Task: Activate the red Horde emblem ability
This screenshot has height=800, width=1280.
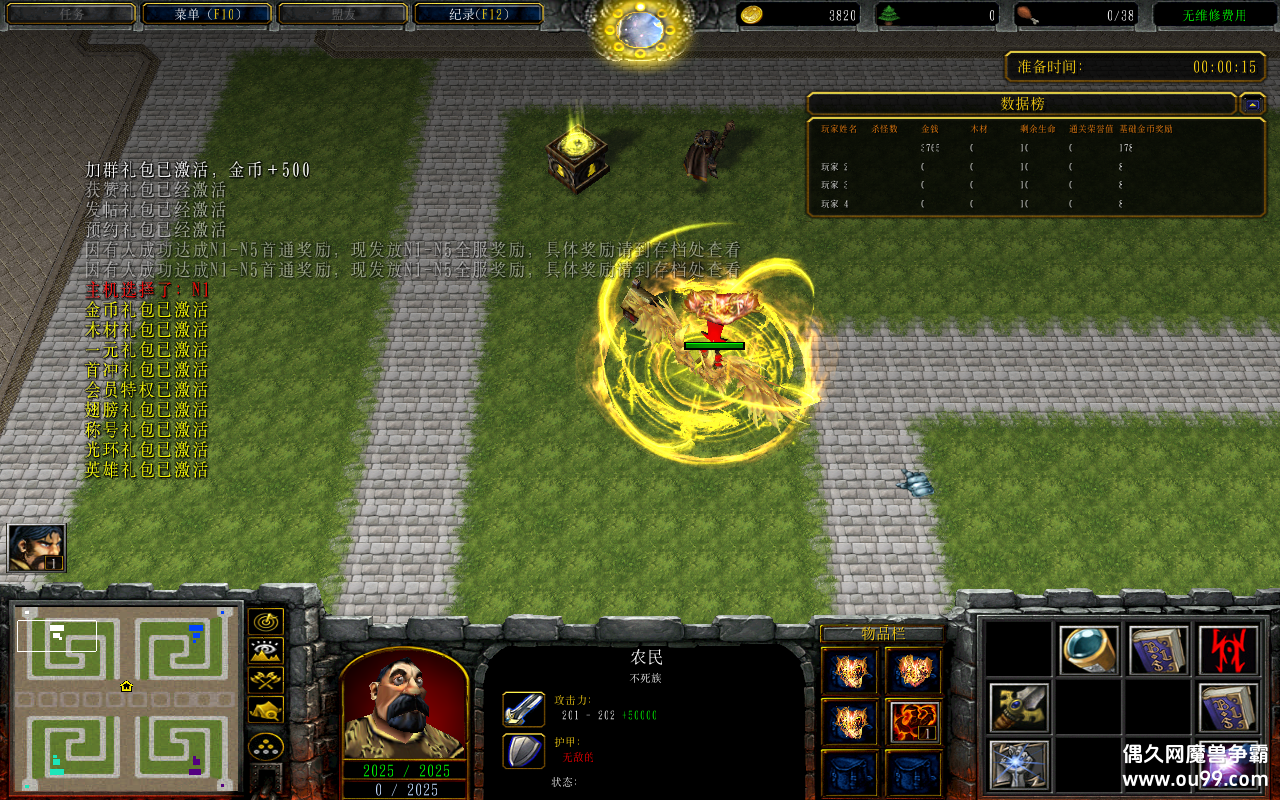Action: 1228,651
